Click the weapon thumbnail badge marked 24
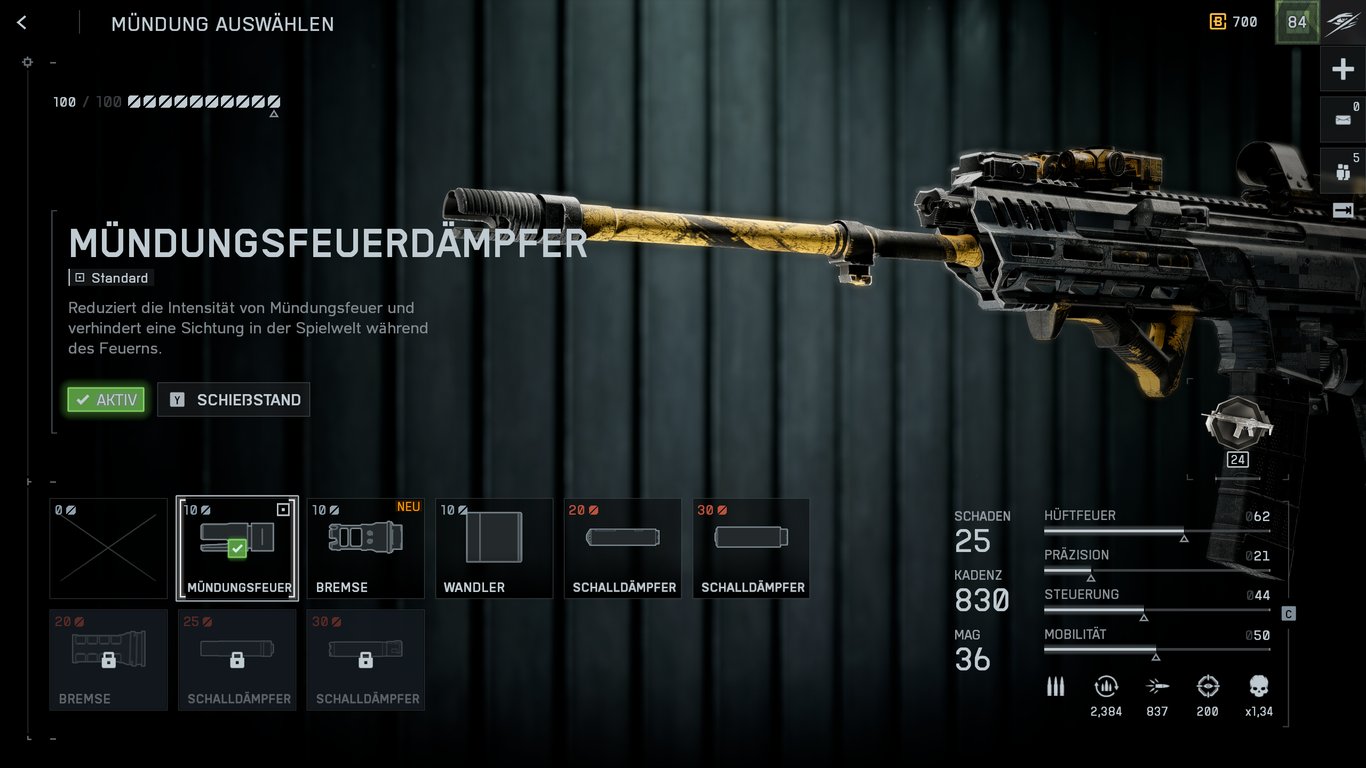The image size is (1366, 768). 1237,431
